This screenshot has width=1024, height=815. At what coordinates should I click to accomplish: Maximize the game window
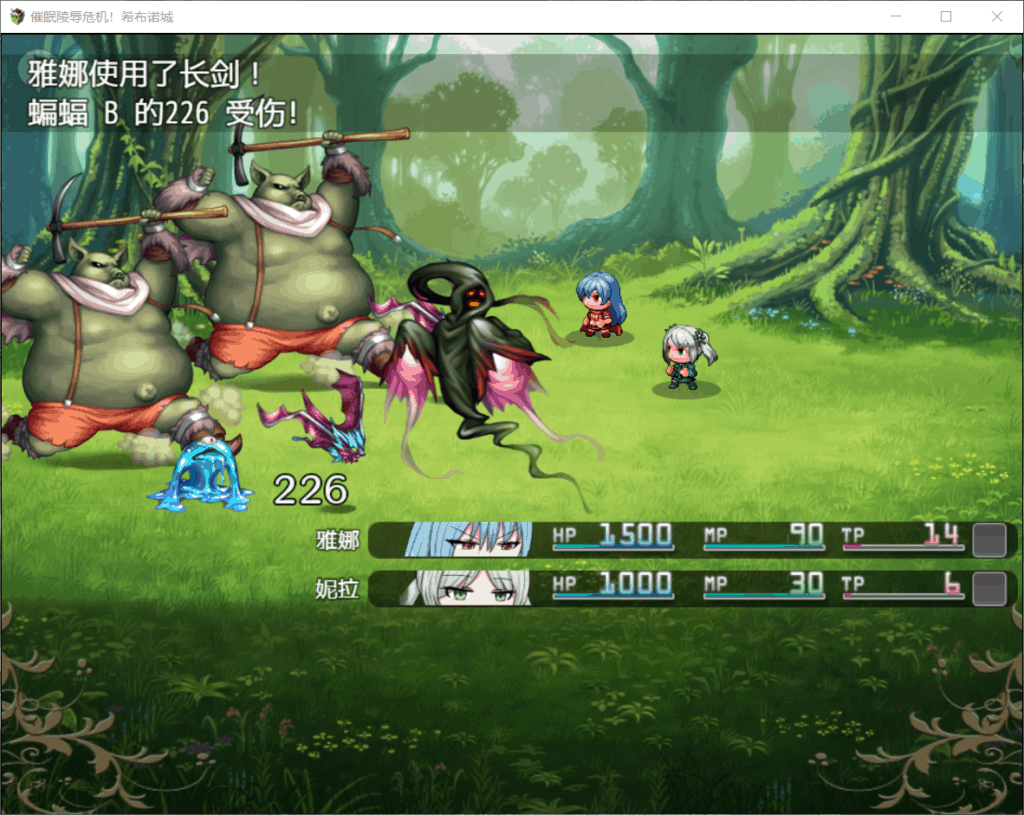tap(946, 17)
